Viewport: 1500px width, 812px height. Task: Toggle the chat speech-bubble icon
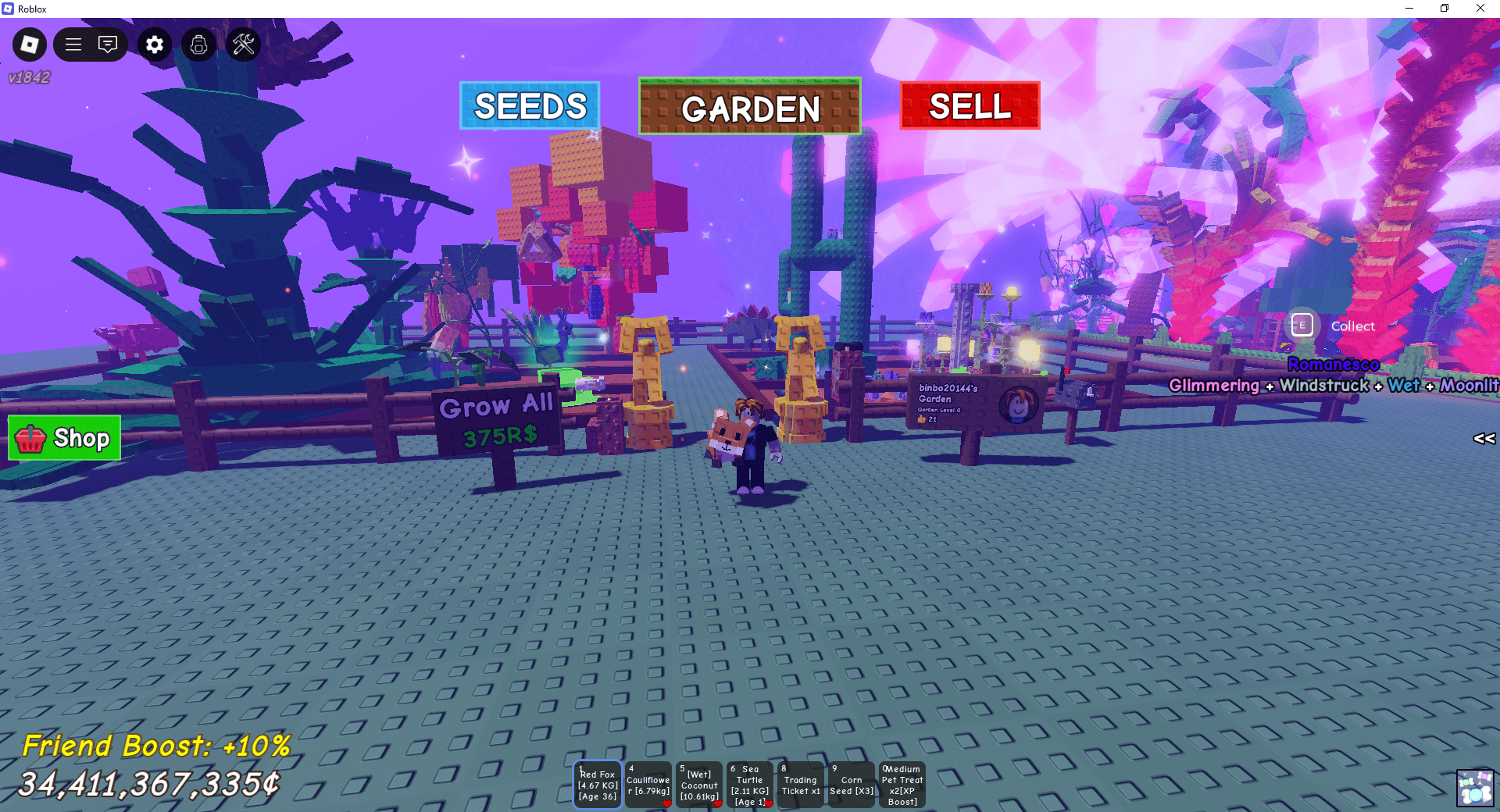108,45
